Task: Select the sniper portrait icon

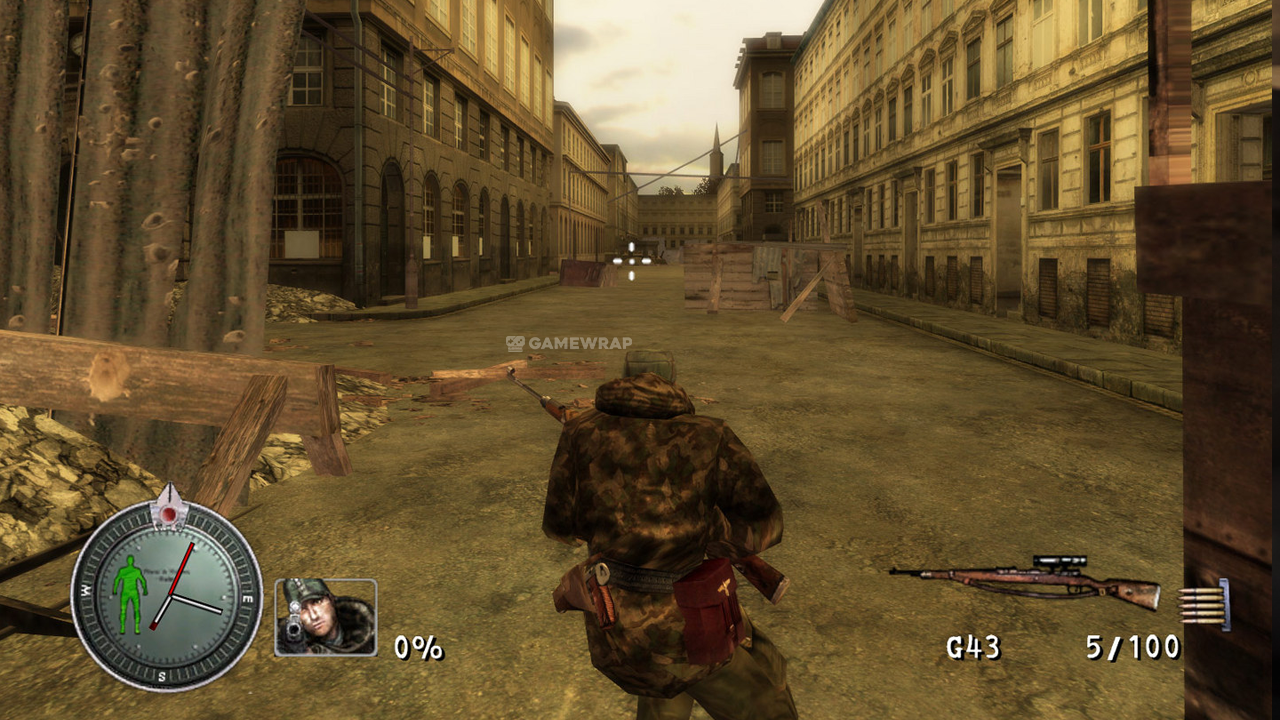Action: (x=325, y=617)
